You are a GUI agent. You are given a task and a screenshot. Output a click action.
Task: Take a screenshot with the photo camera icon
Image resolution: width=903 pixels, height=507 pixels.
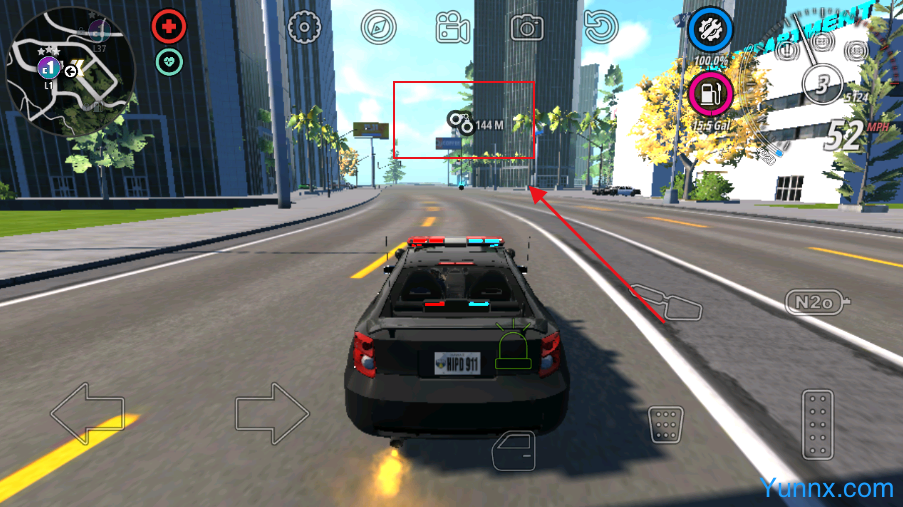527,27
